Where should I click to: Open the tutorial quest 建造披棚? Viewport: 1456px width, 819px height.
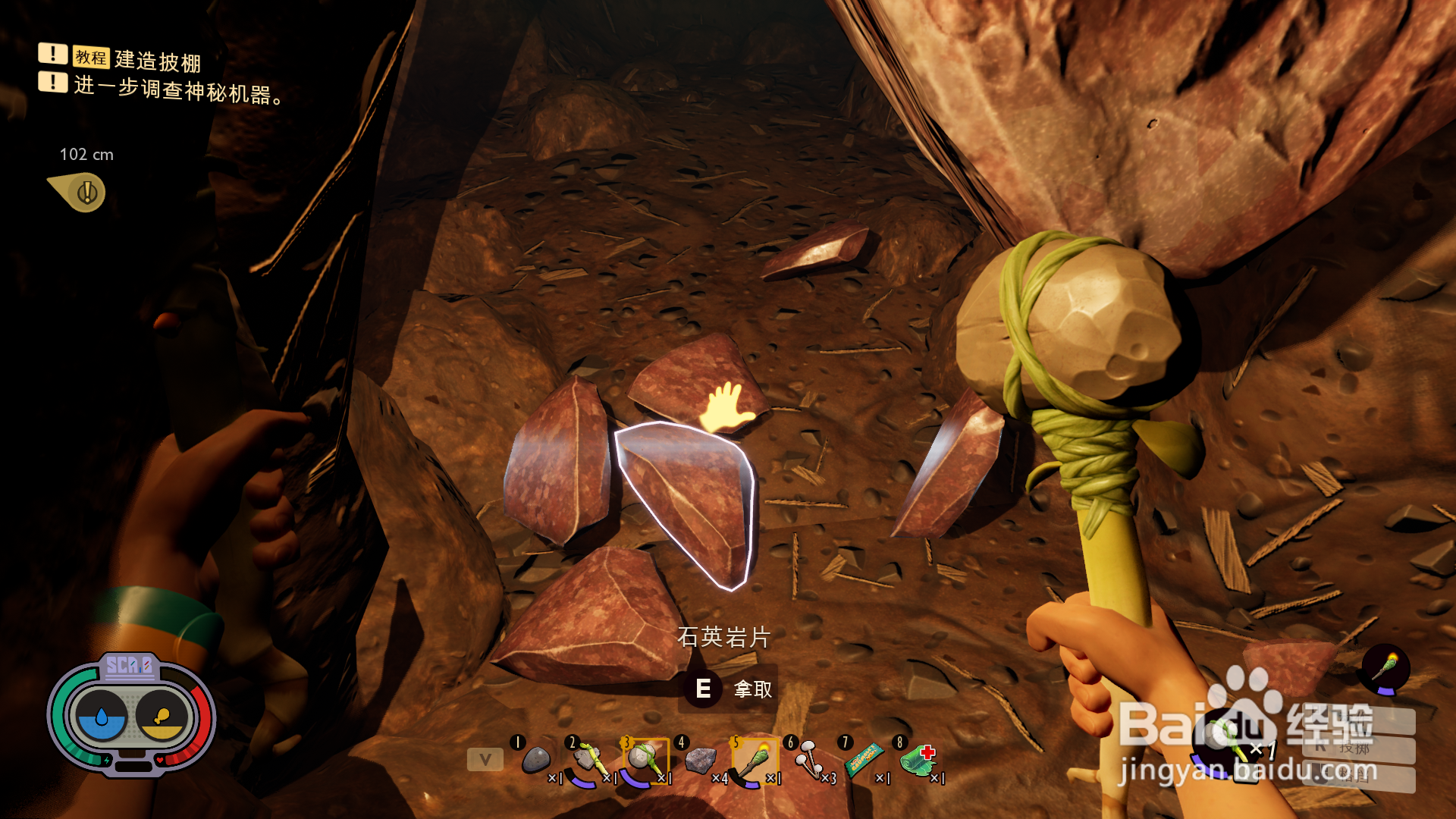pyautogui.click(x=158, y=60)
